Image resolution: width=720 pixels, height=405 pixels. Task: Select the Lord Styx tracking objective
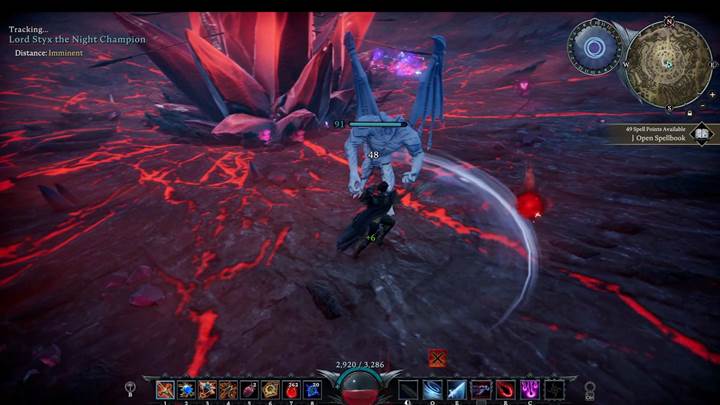click(x=78, y=39)
